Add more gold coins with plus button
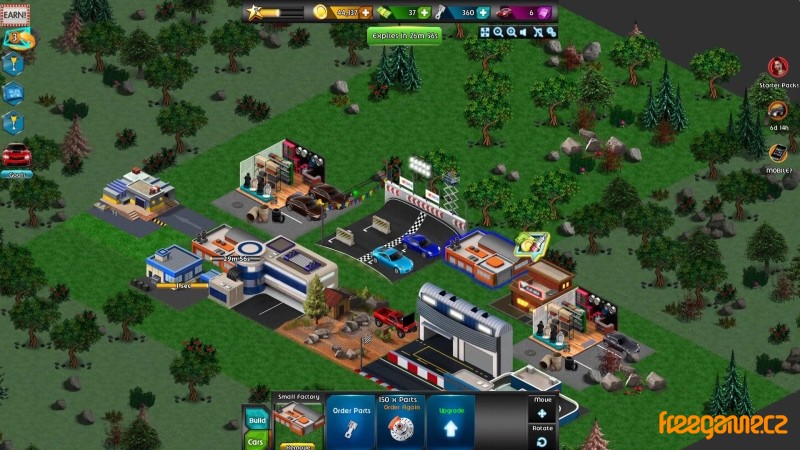 366,12
